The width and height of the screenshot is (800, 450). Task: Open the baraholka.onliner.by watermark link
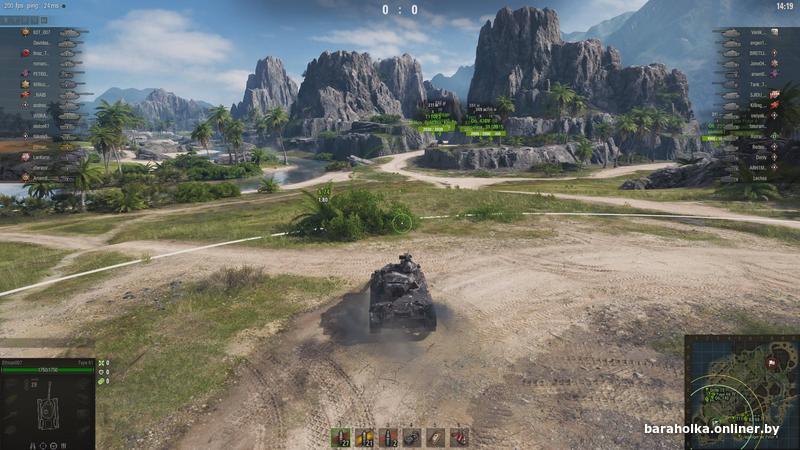(x=711, y=428)
